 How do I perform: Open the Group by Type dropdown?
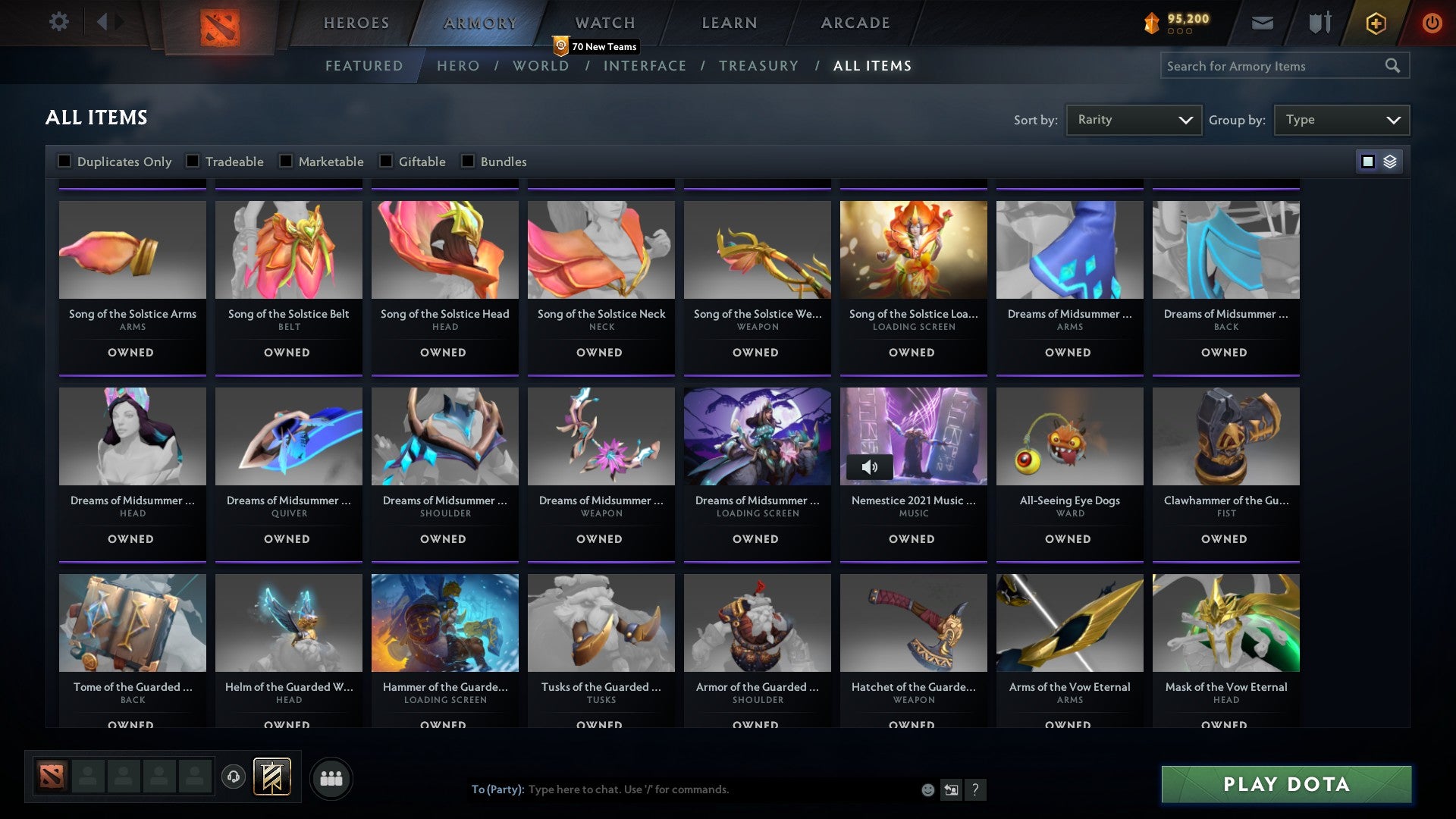click(1341, 119)
